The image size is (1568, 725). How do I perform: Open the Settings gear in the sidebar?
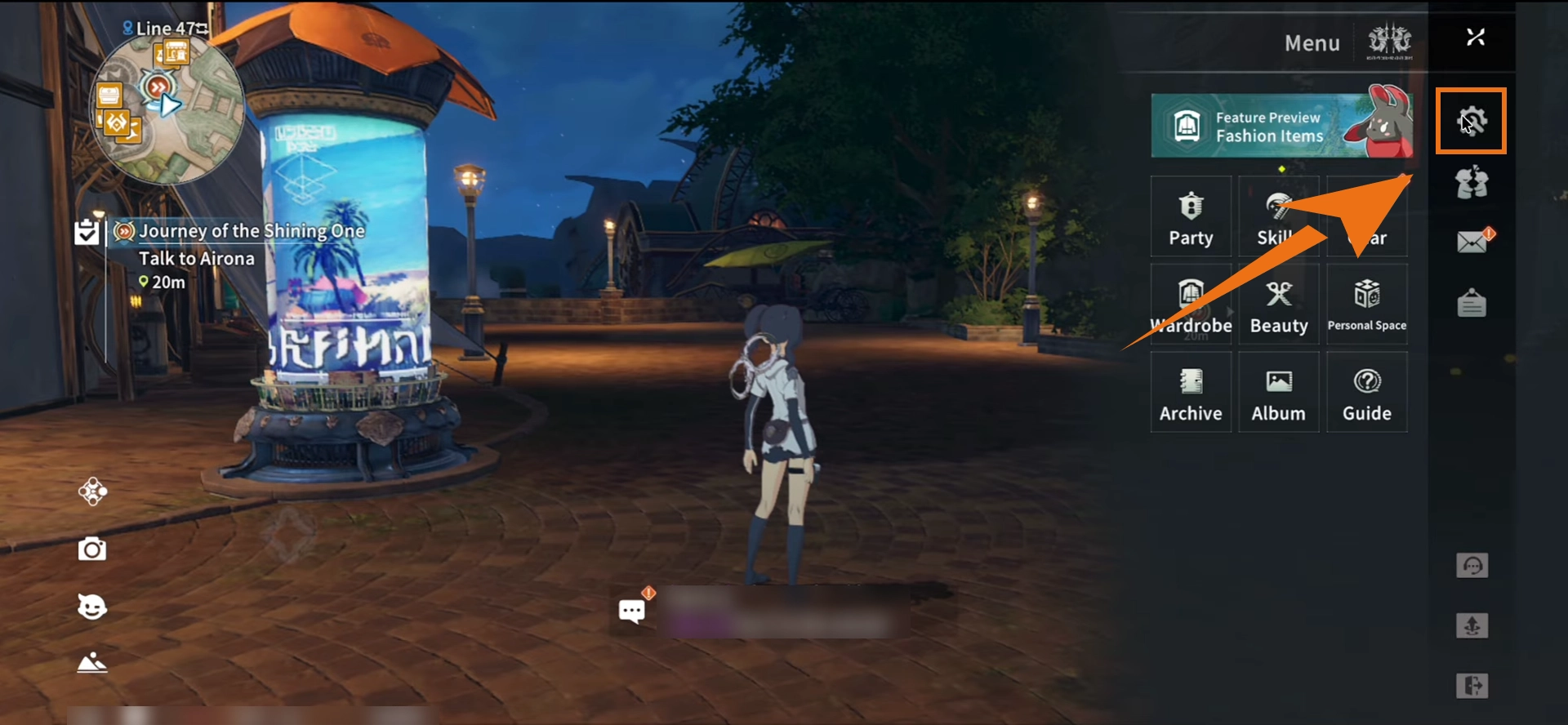click(1470, 121)
